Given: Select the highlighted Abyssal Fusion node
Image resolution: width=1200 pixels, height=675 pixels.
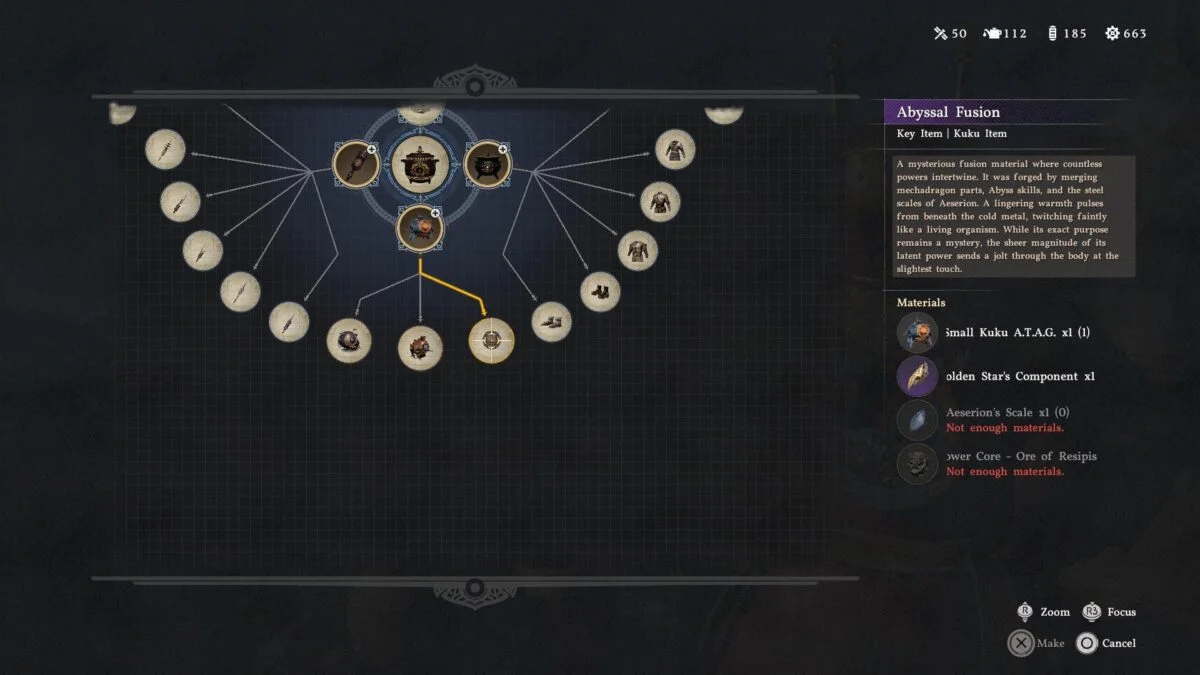Looking at the screenshot, I should (492, 341).
